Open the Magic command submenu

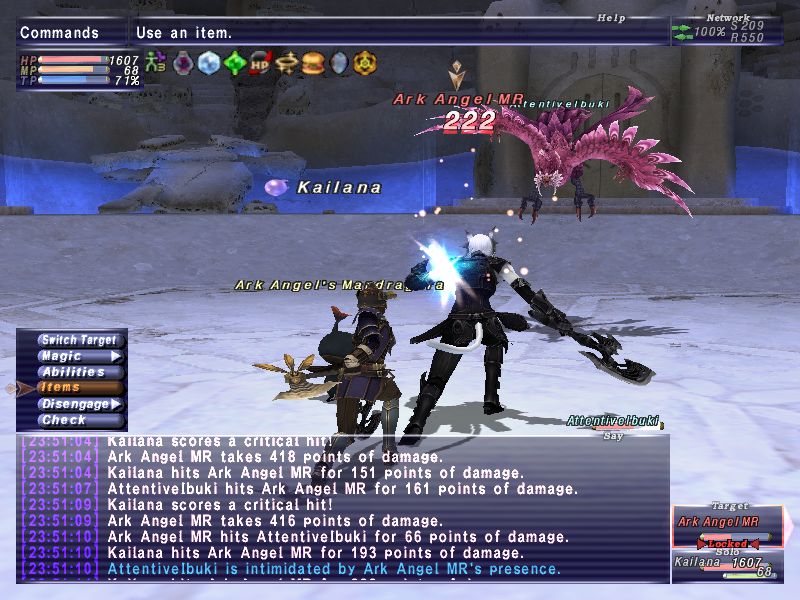pyautogui.click(x=78, y=356)
